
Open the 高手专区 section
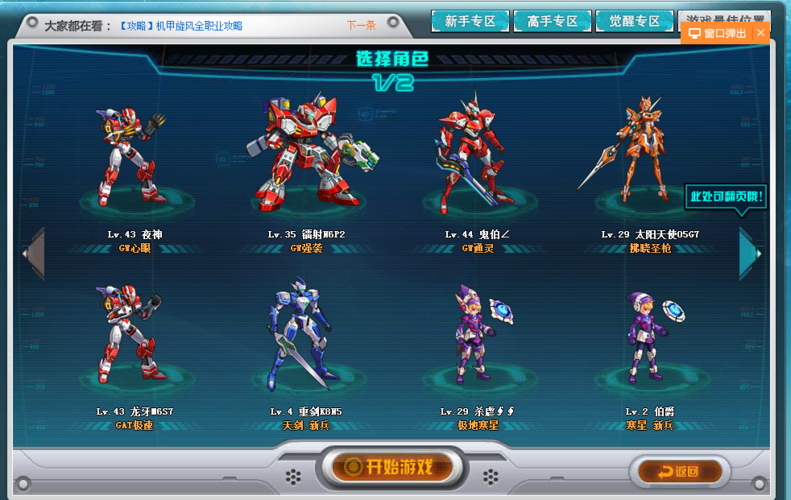(x=552, y=21)
